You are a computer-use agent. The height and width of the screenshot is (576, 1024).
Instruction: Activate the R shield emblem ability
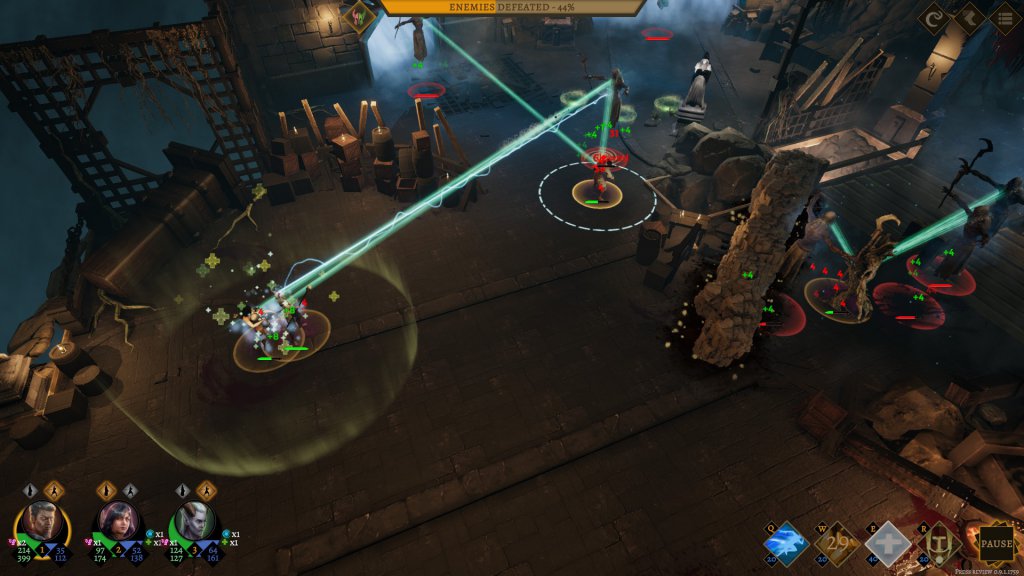[x=939, y=545]
